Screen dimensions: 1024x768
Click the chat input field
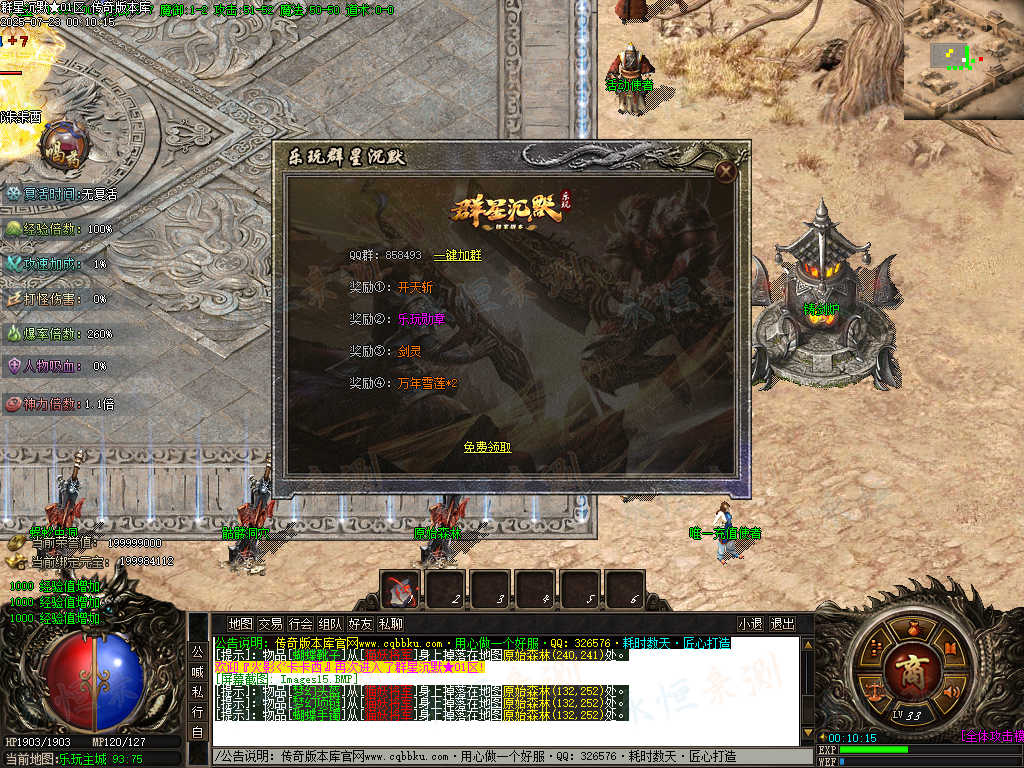coord(500,757)
